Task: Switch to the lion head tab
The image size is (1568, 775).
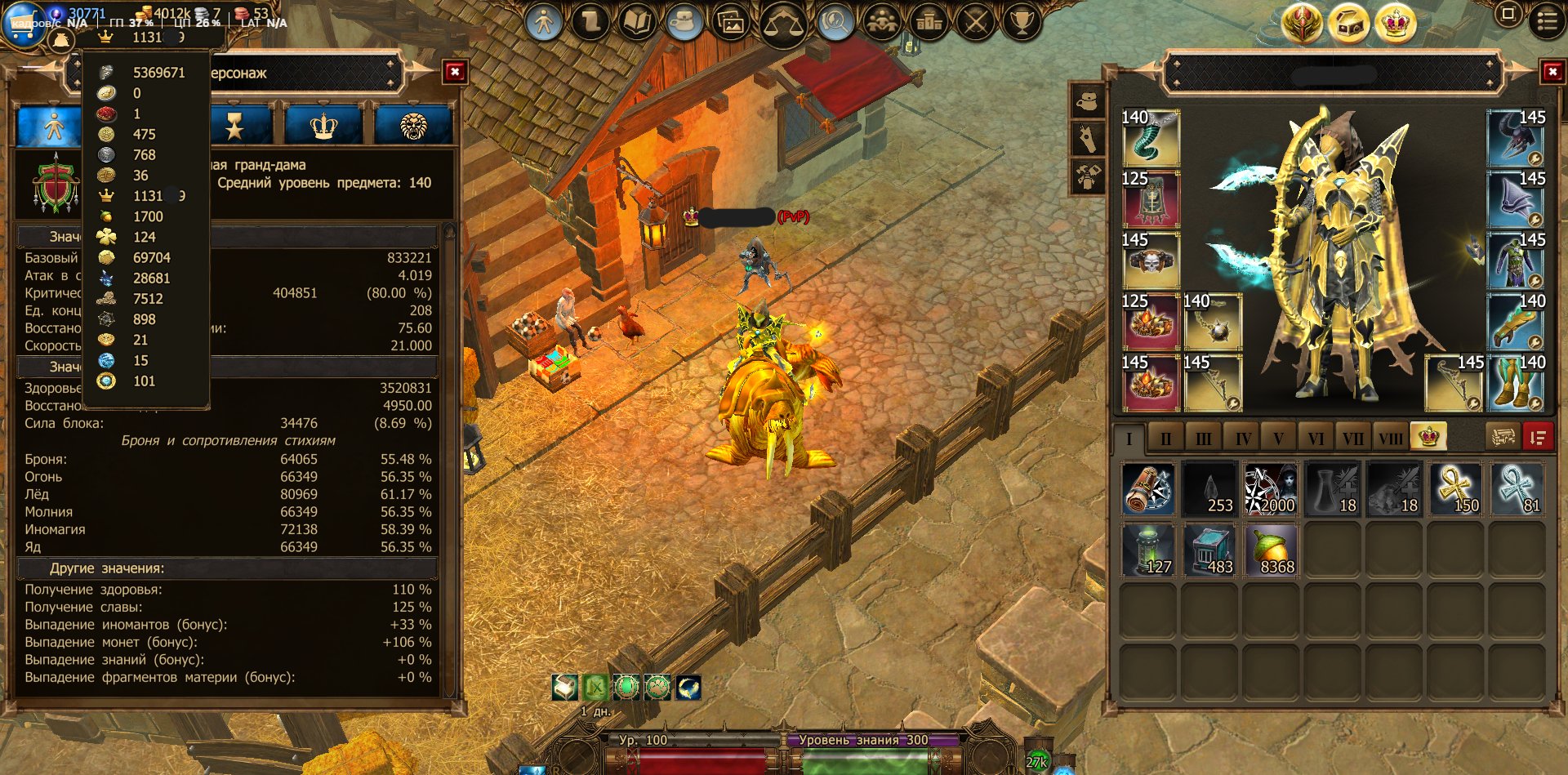Action: click(413, 127)
